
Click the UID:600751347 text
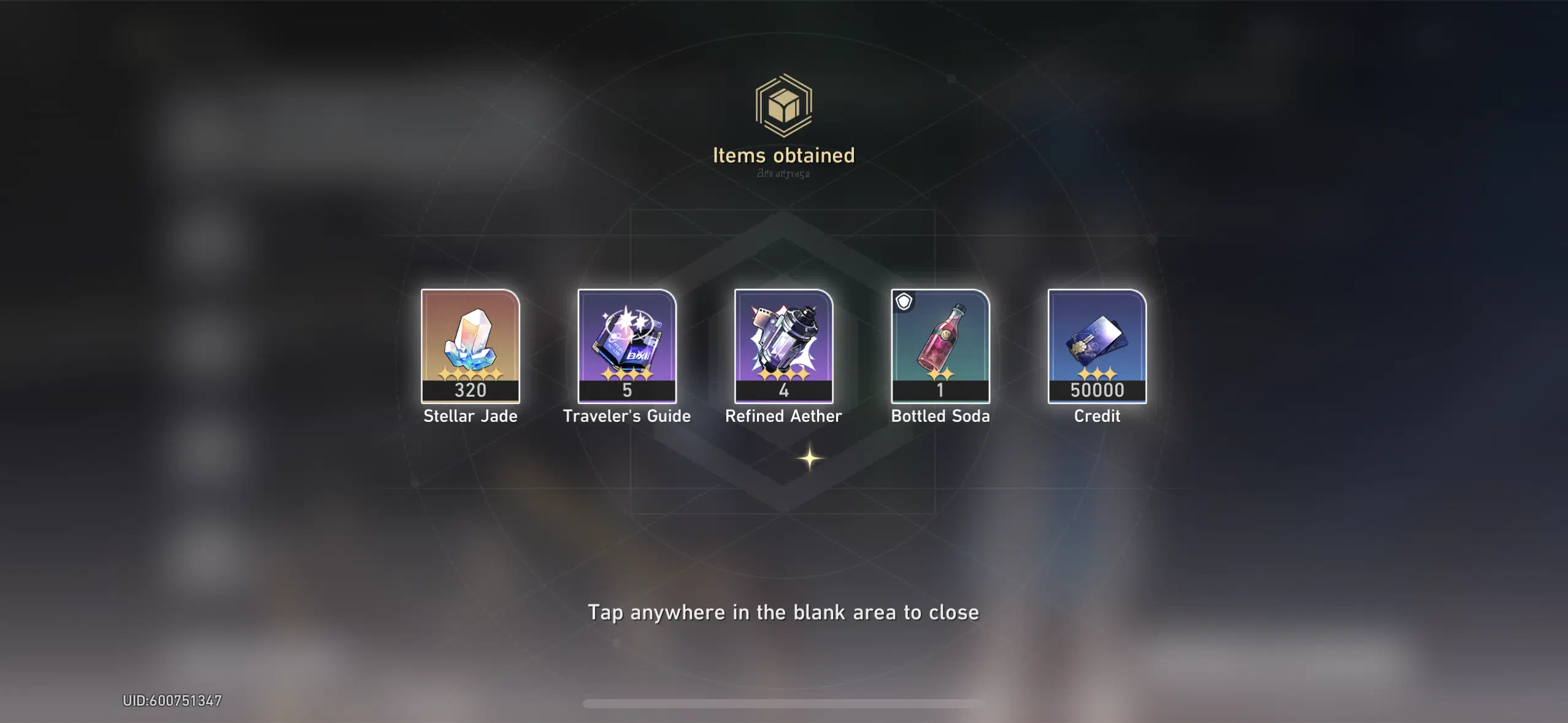[x=170, y=700]
